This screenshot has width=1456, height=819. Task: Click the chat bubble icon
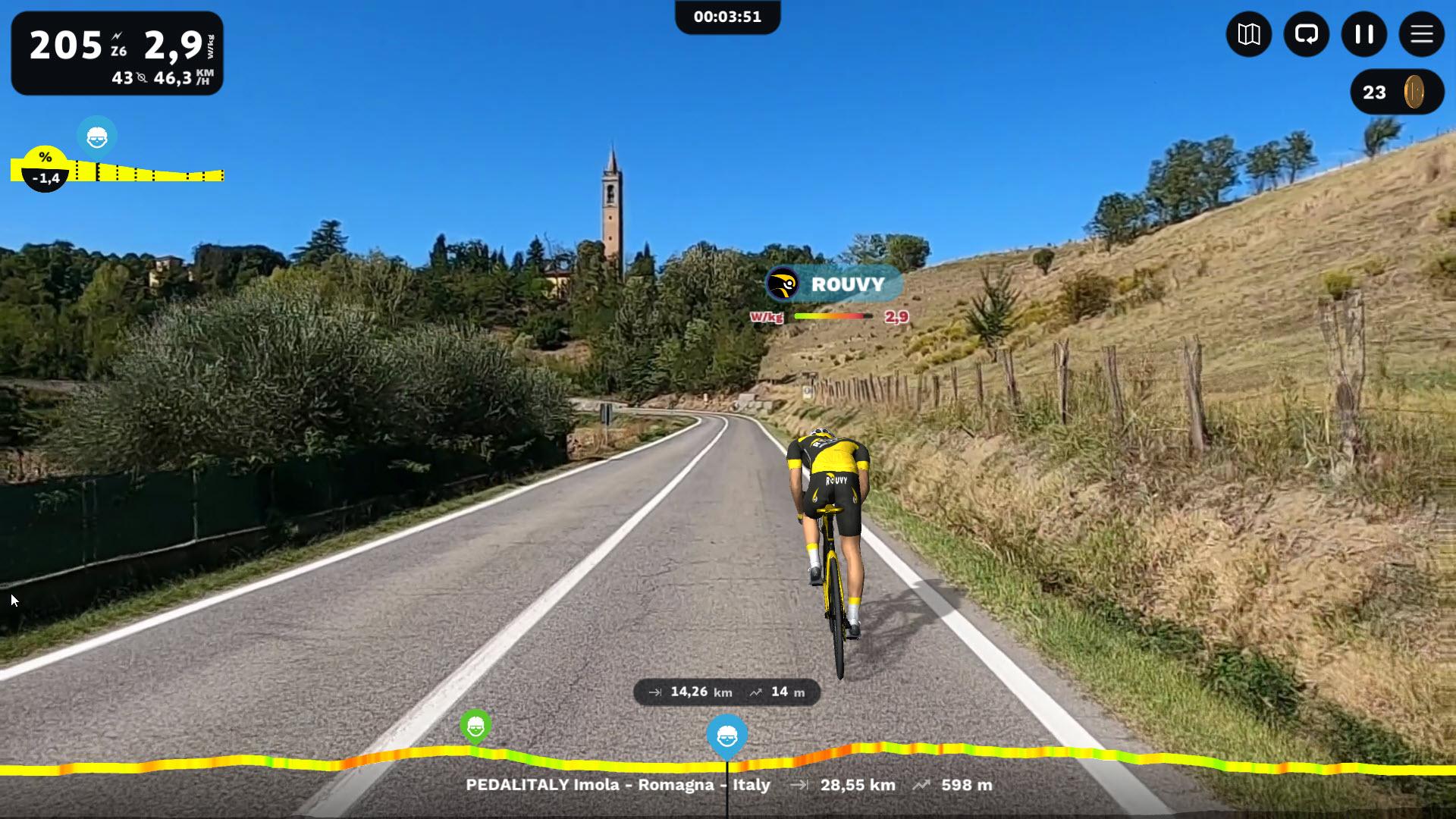click(x=1306, y=34)
